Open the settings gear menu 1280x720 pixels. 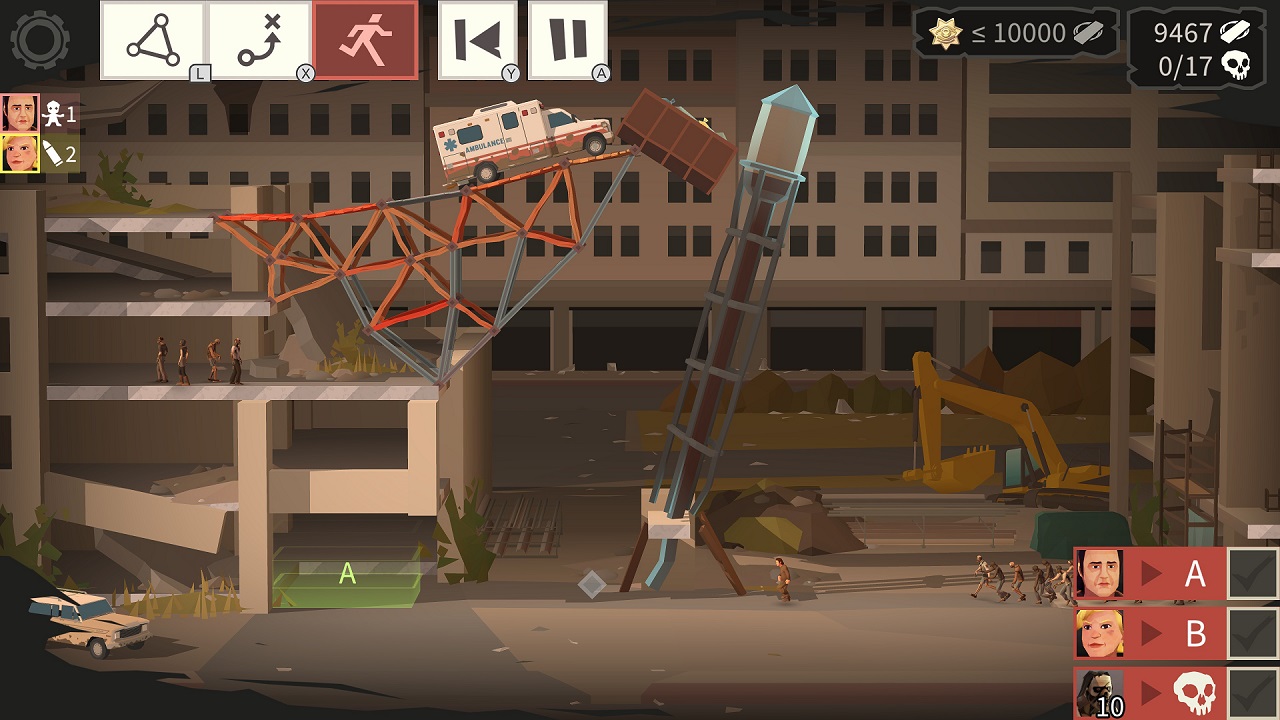[38, 38]
